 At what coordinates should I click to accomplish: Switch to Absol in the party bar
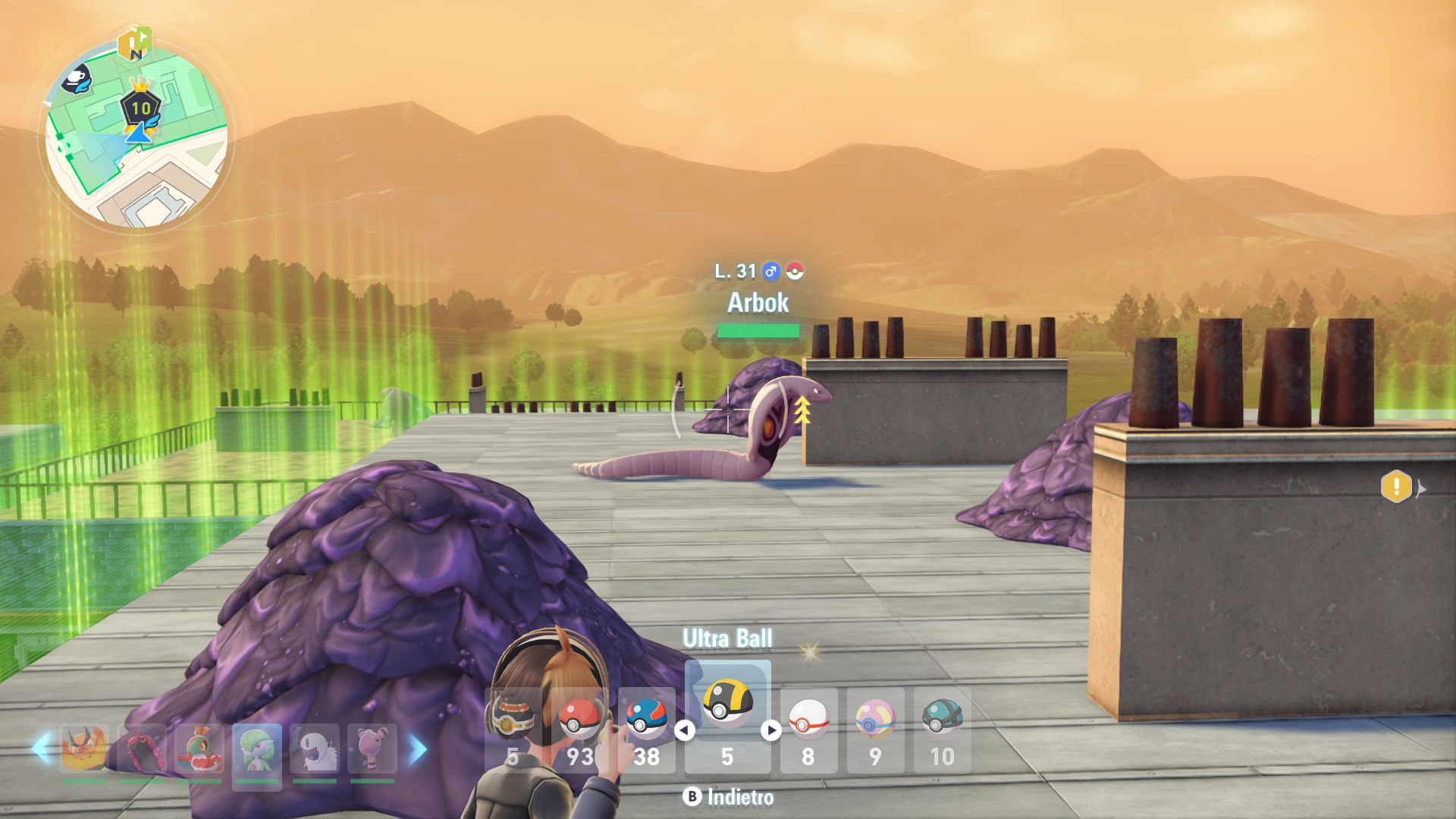tap(314, 749)
